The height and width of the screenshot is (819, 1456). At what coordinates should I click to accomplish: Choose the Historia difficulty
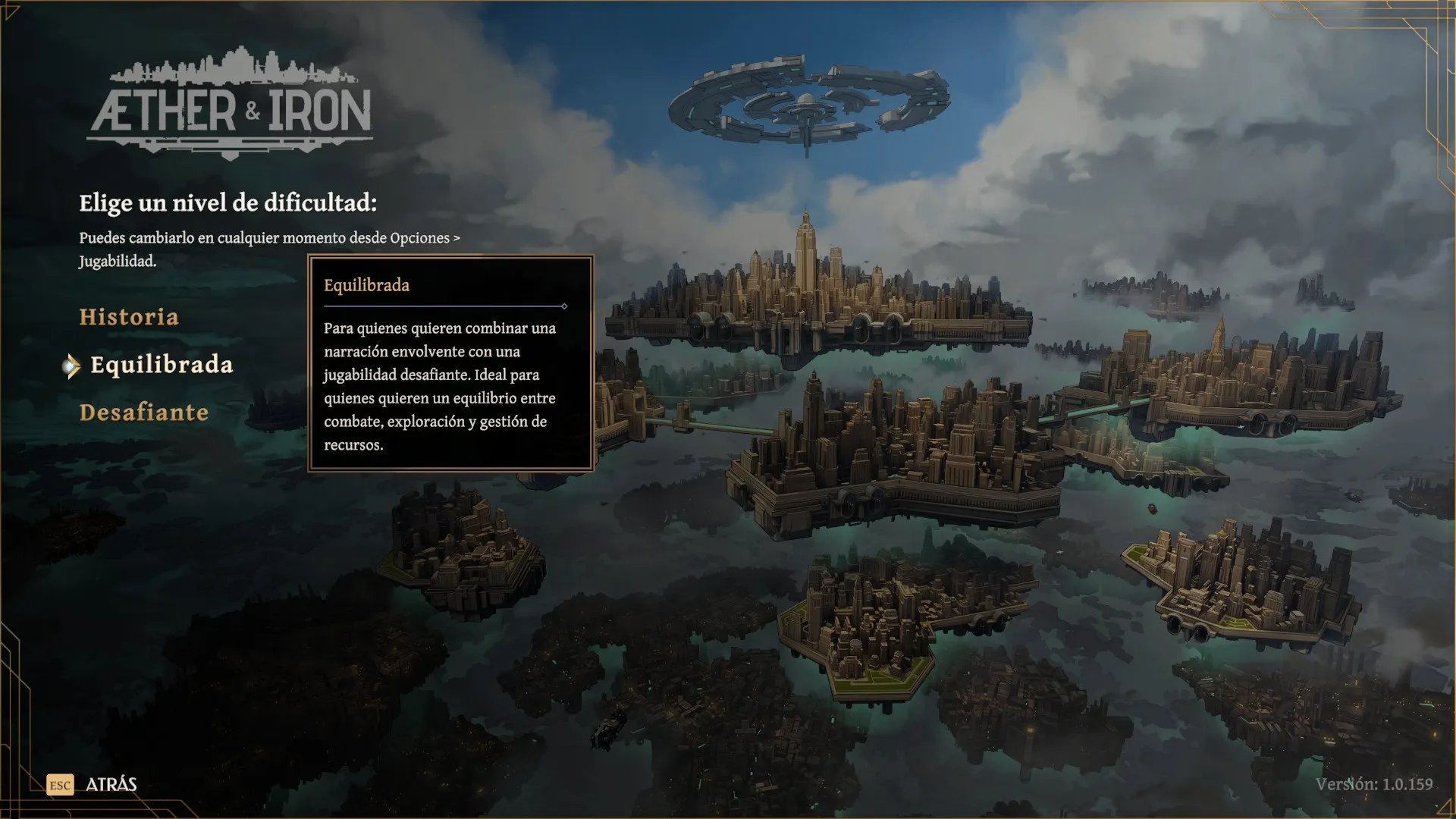point(129,317)
